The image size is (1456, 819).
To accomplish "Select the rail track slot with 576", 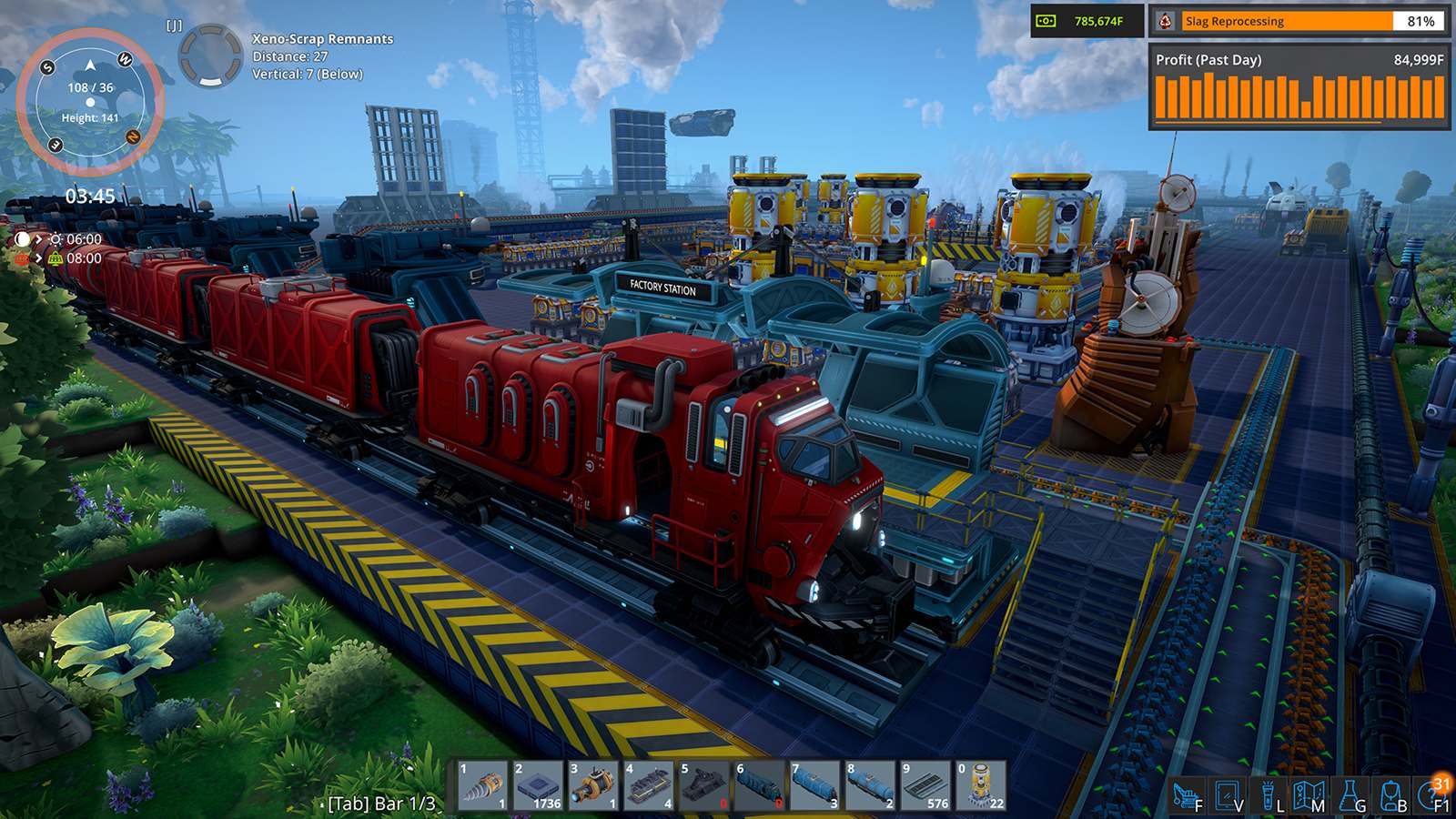I will pyautogui.click(x=925, y=785).
